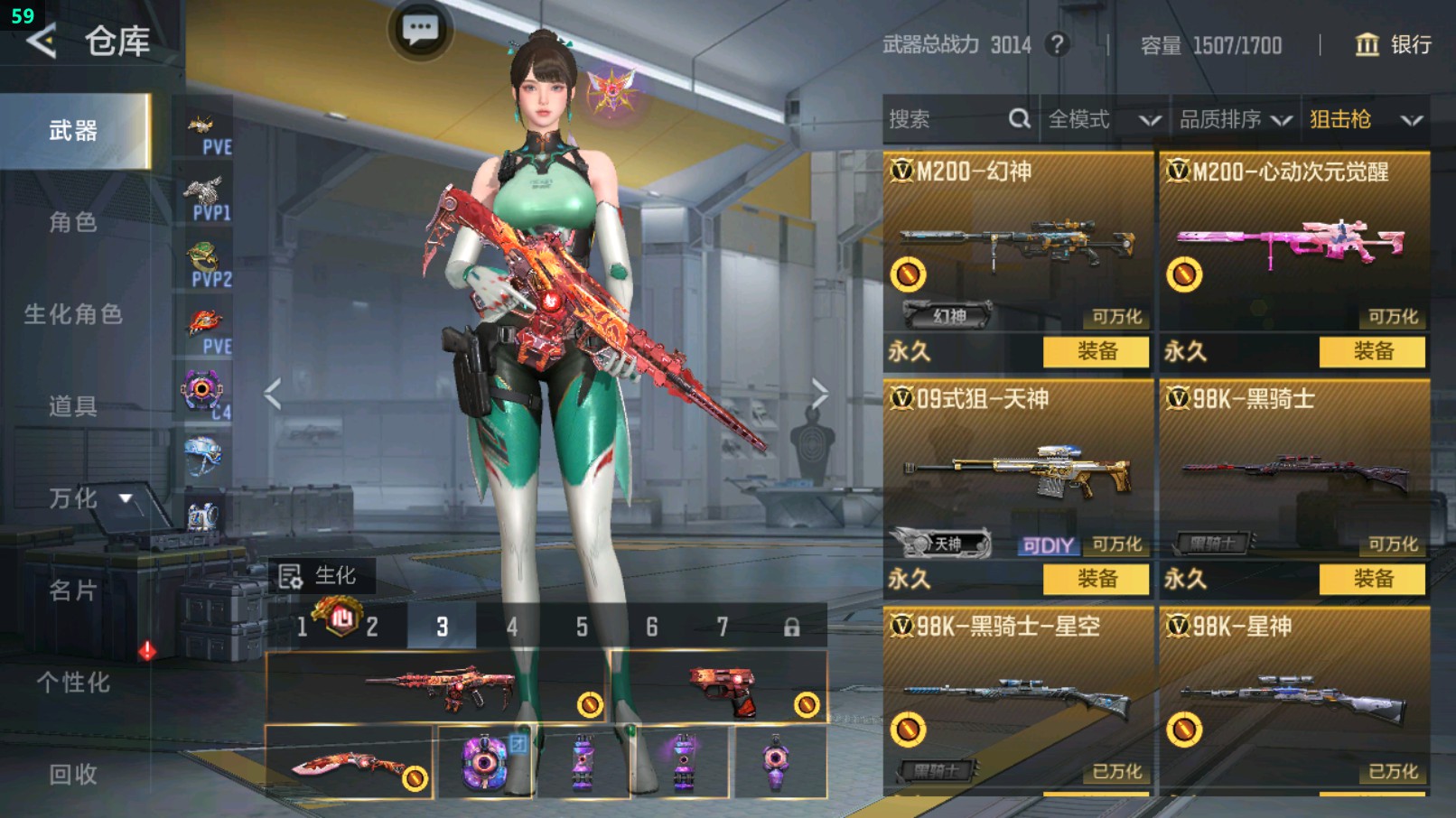
Task: Switch to the 角色 tab
Action: pos(73,222)
